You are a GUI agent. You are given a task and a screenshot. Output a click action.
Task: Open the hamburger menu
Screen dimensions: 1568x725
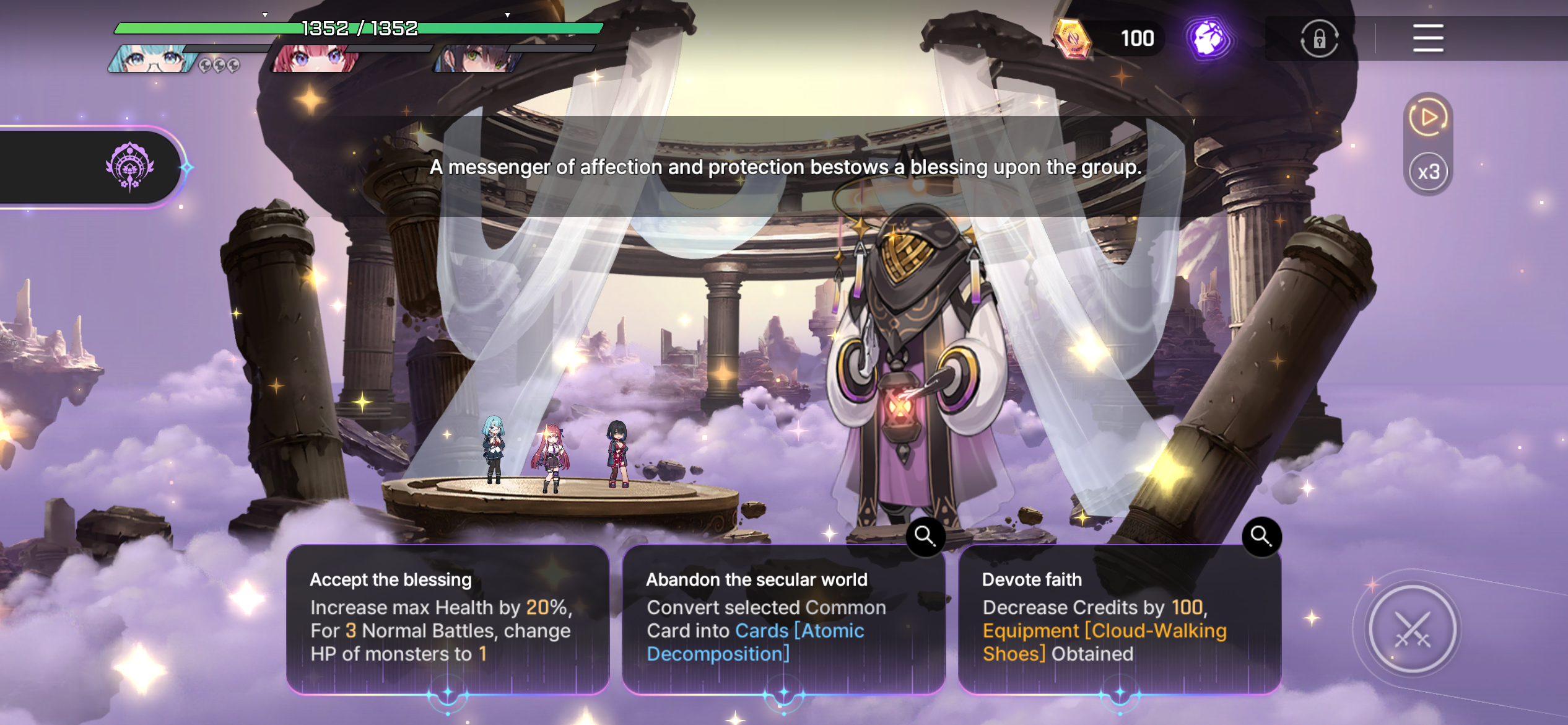[1428, 38]
